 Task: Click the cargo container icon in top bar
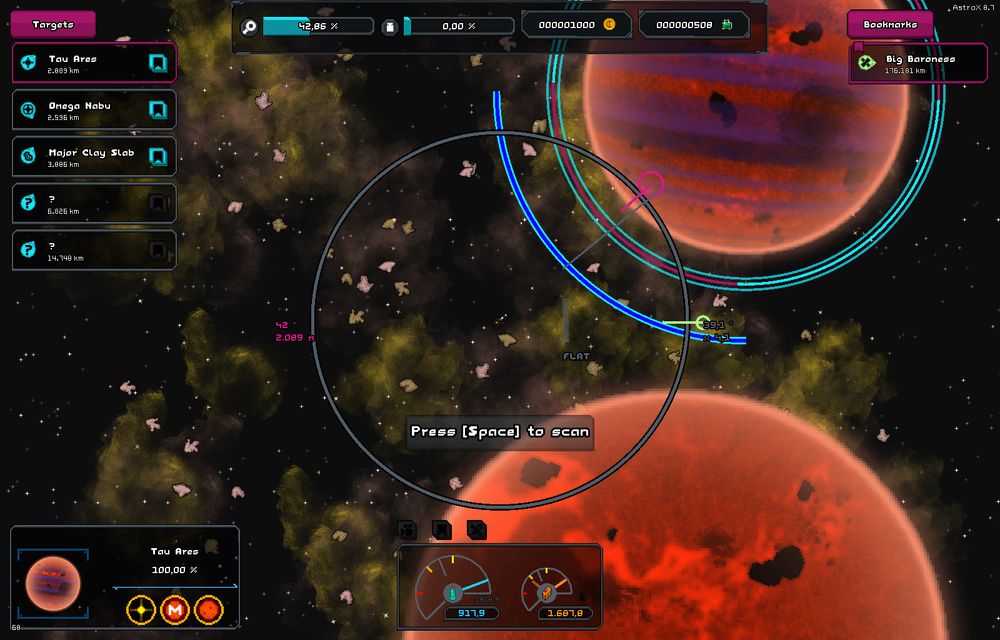click(391, 26)
